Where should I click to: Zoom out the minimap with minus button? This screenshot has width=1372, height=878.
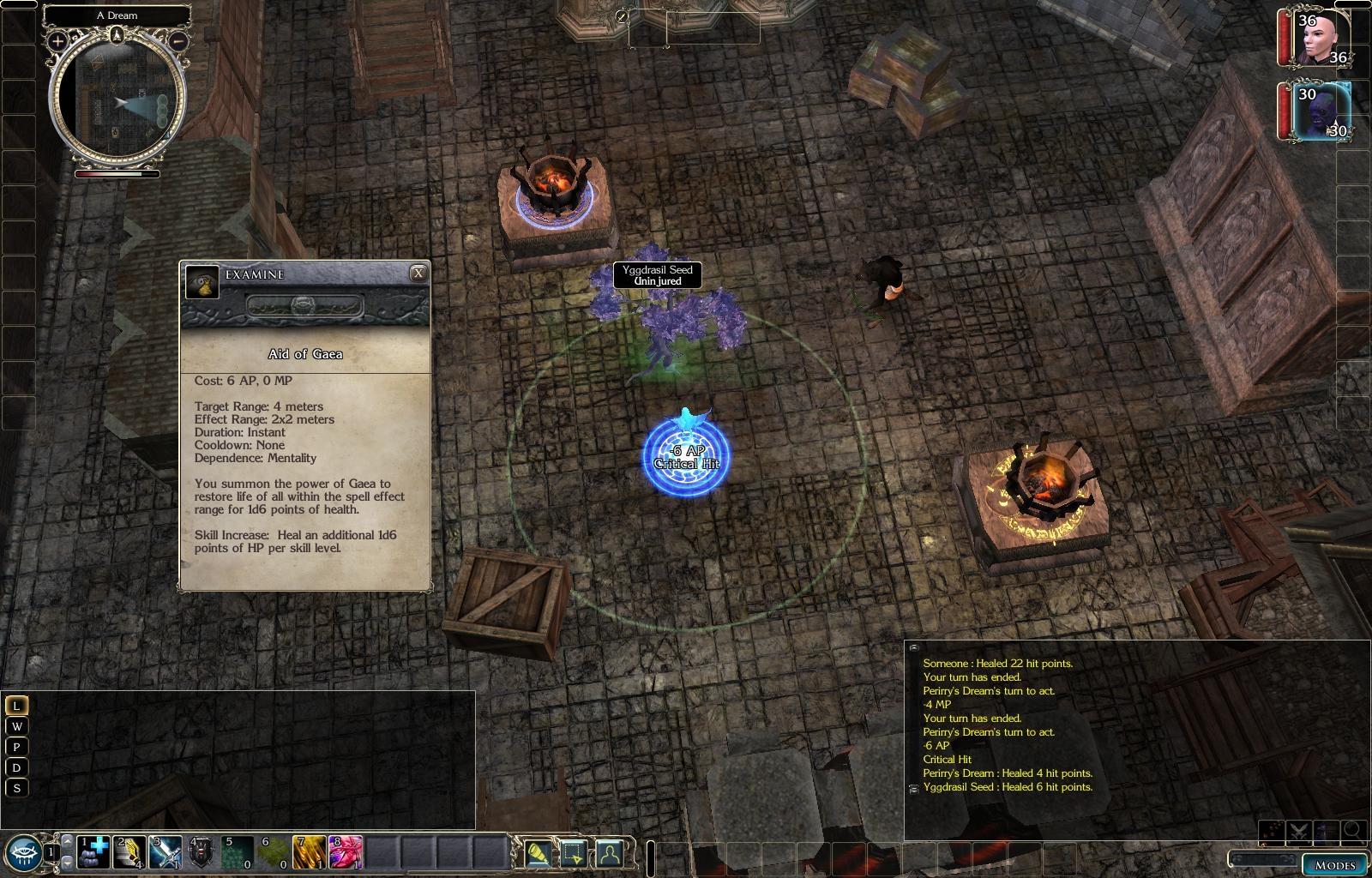pos(178,40)
